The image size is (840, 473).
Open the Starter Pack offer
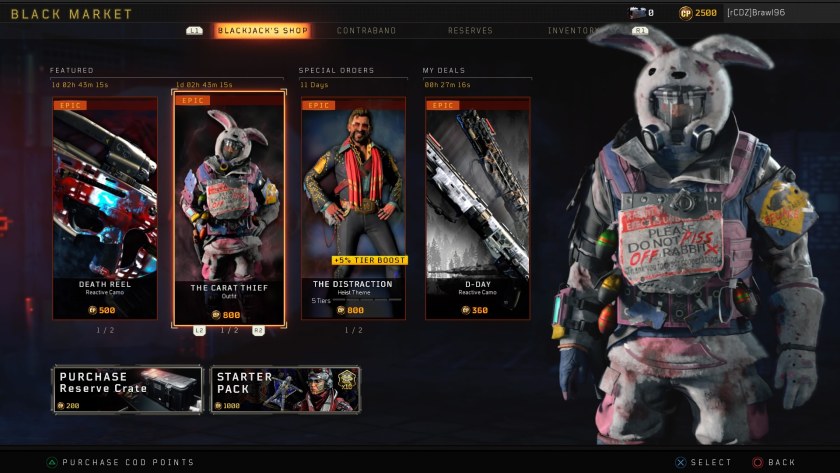[x=285, y=390]
